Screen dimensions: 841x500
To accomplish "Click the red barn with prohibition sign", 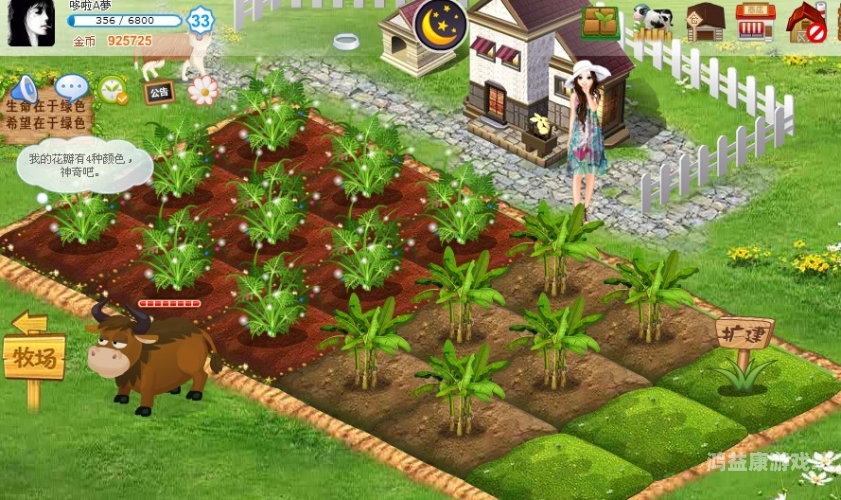I will [806, 22].
